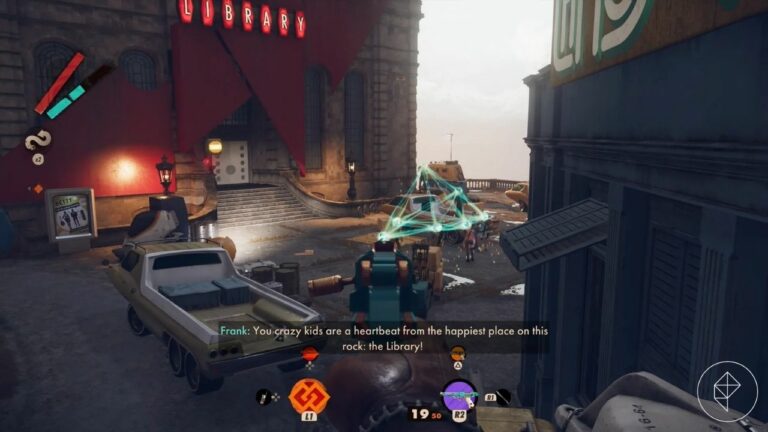Activate the orange Nexus slab ability
Viewport: 768px width, 432px height.
point(309,395)
